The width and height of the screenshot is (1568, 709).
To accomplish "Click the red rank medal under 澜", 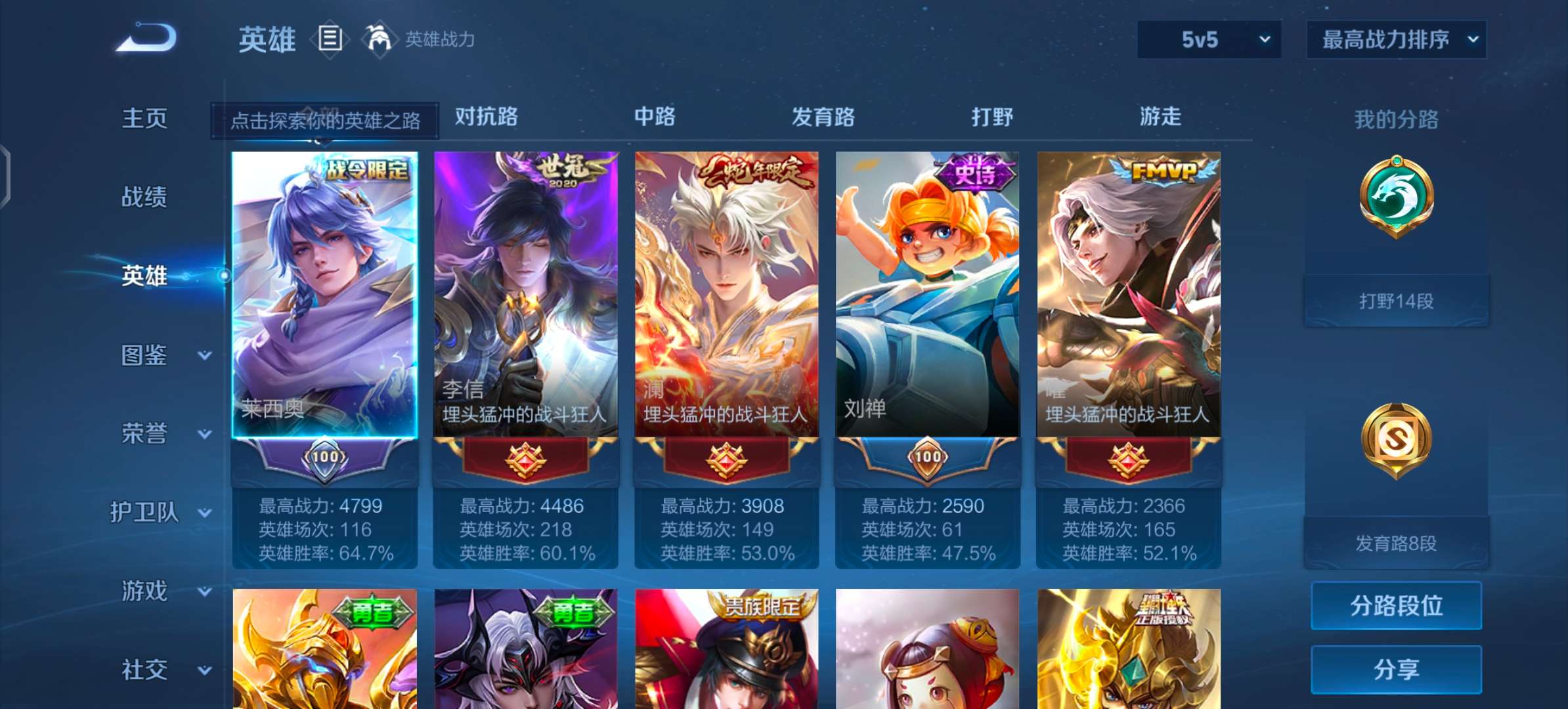I will click(727, 460).
